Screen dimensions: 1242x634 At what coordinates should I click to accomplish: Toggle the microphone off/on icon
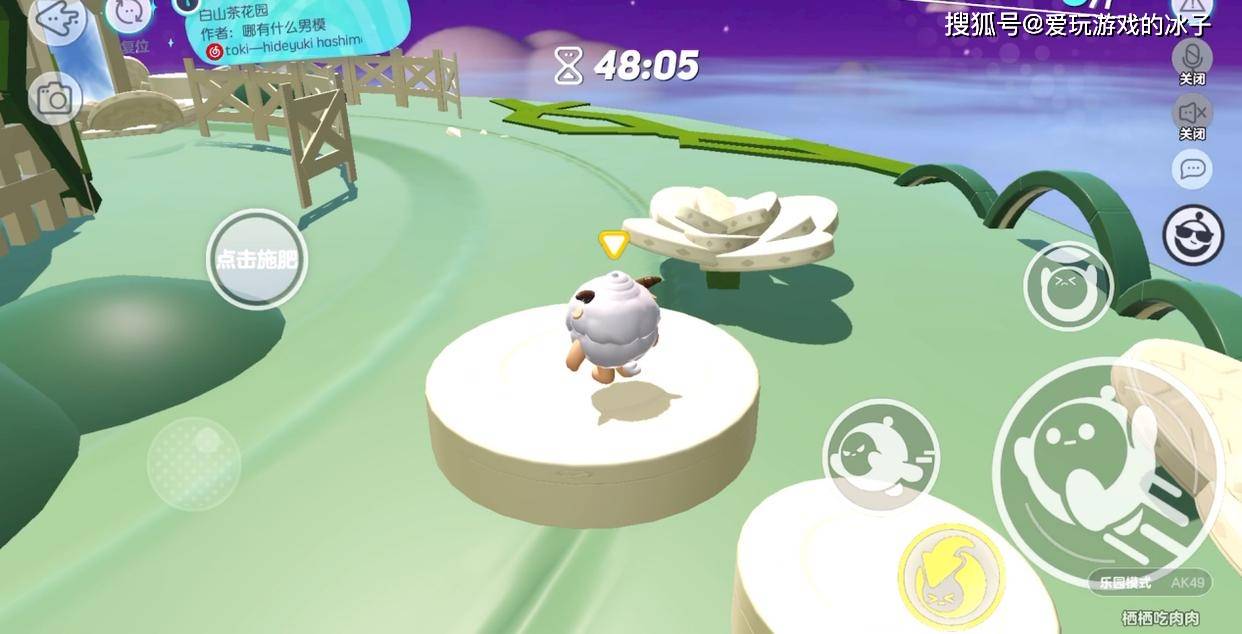click(x=1192, y=56)
